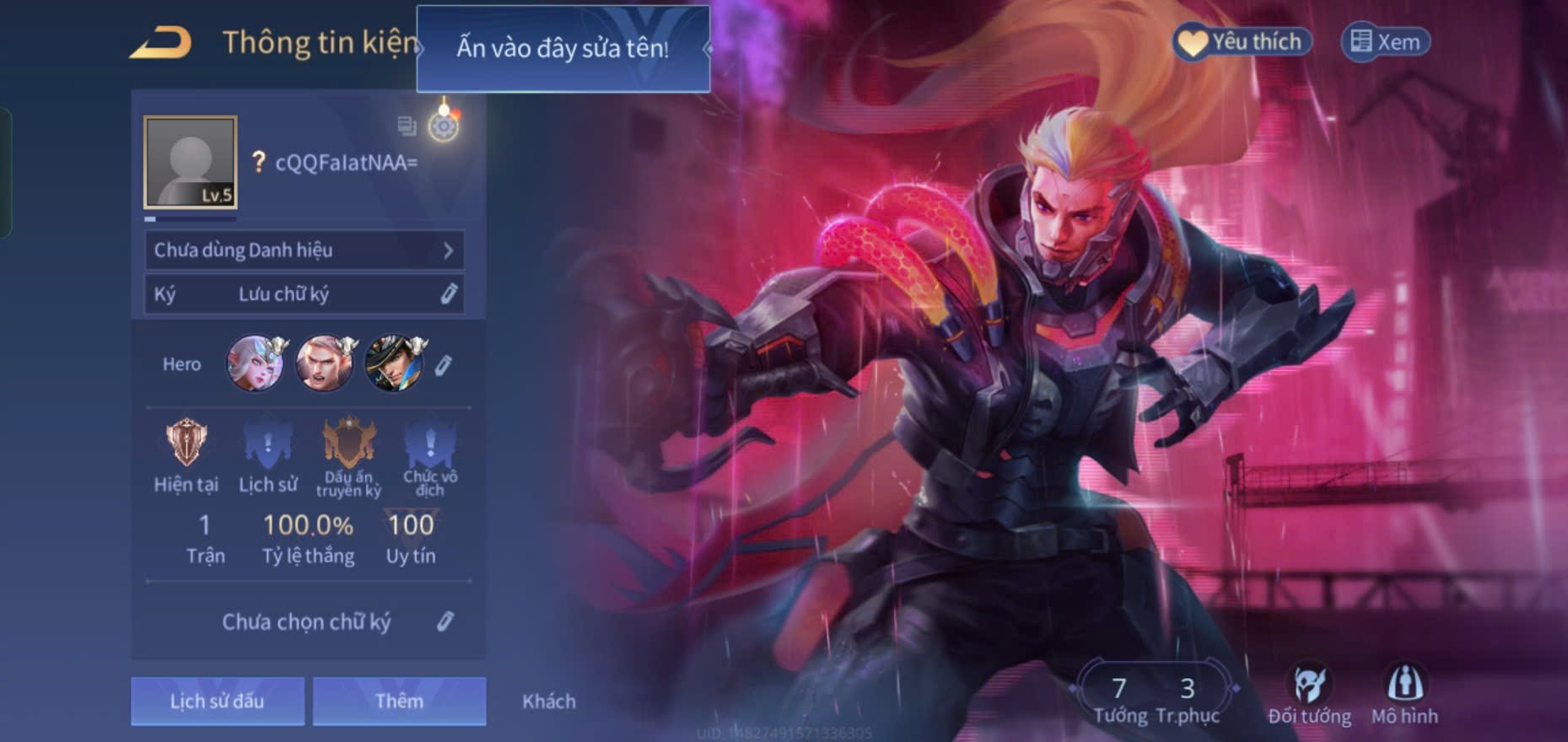1568x742 pixels.
Task: Select the Chức vô địch badge
Action: [429, 455]
